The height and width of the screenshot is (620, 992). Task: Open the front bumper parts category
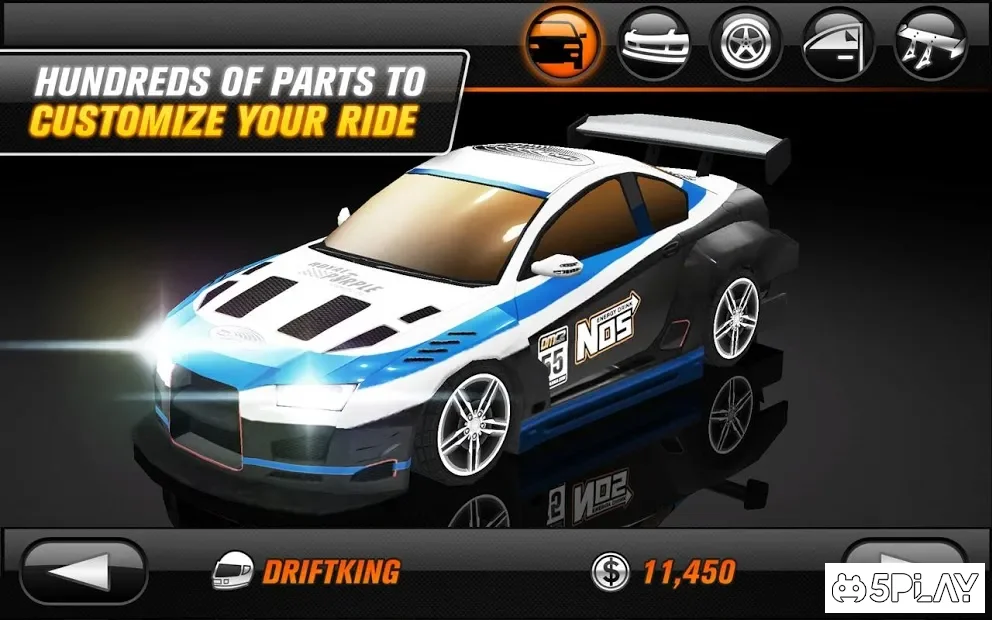655,42
